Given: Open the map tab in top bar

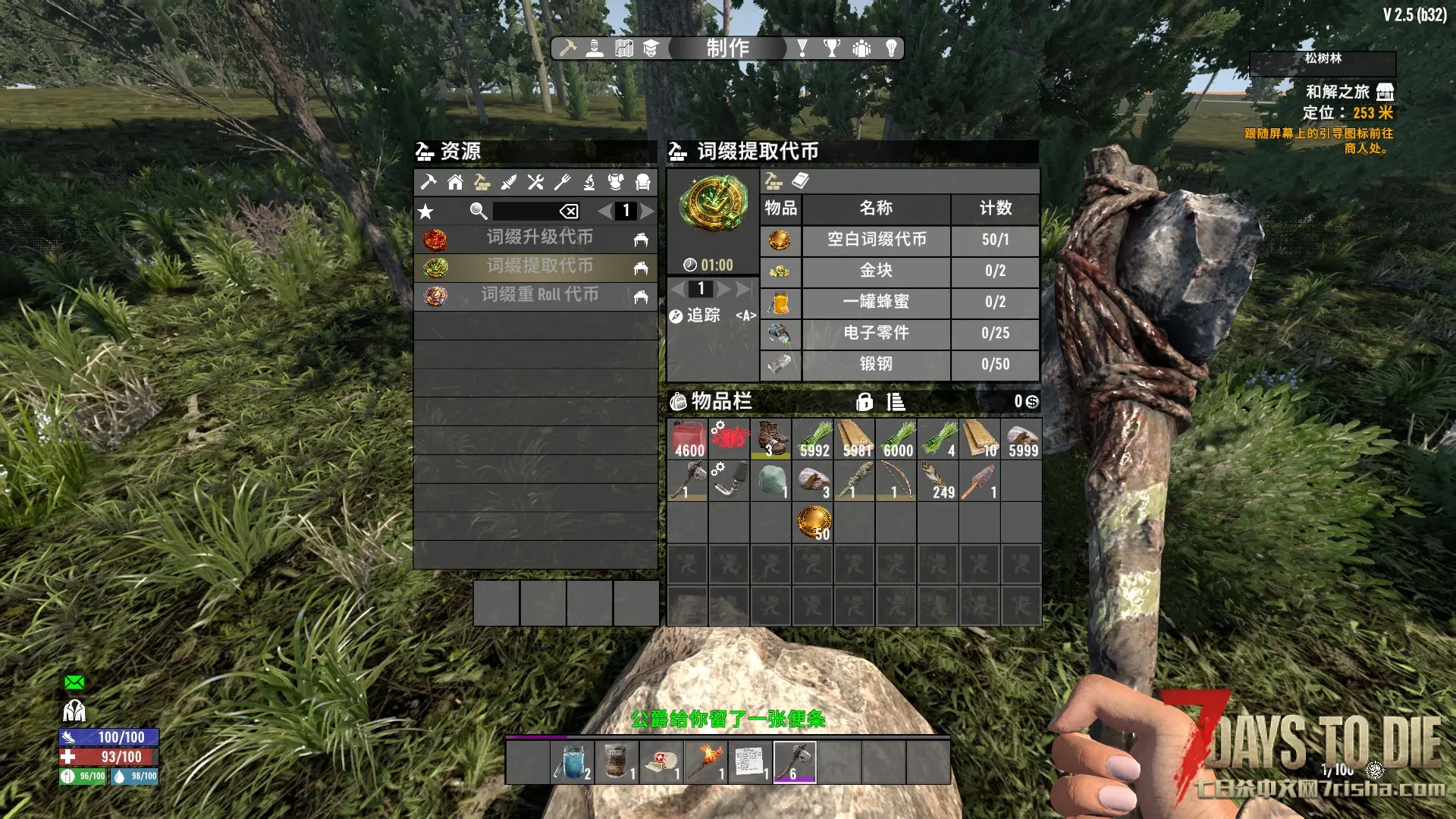Looking at the screenshot, I should point(624,49).
